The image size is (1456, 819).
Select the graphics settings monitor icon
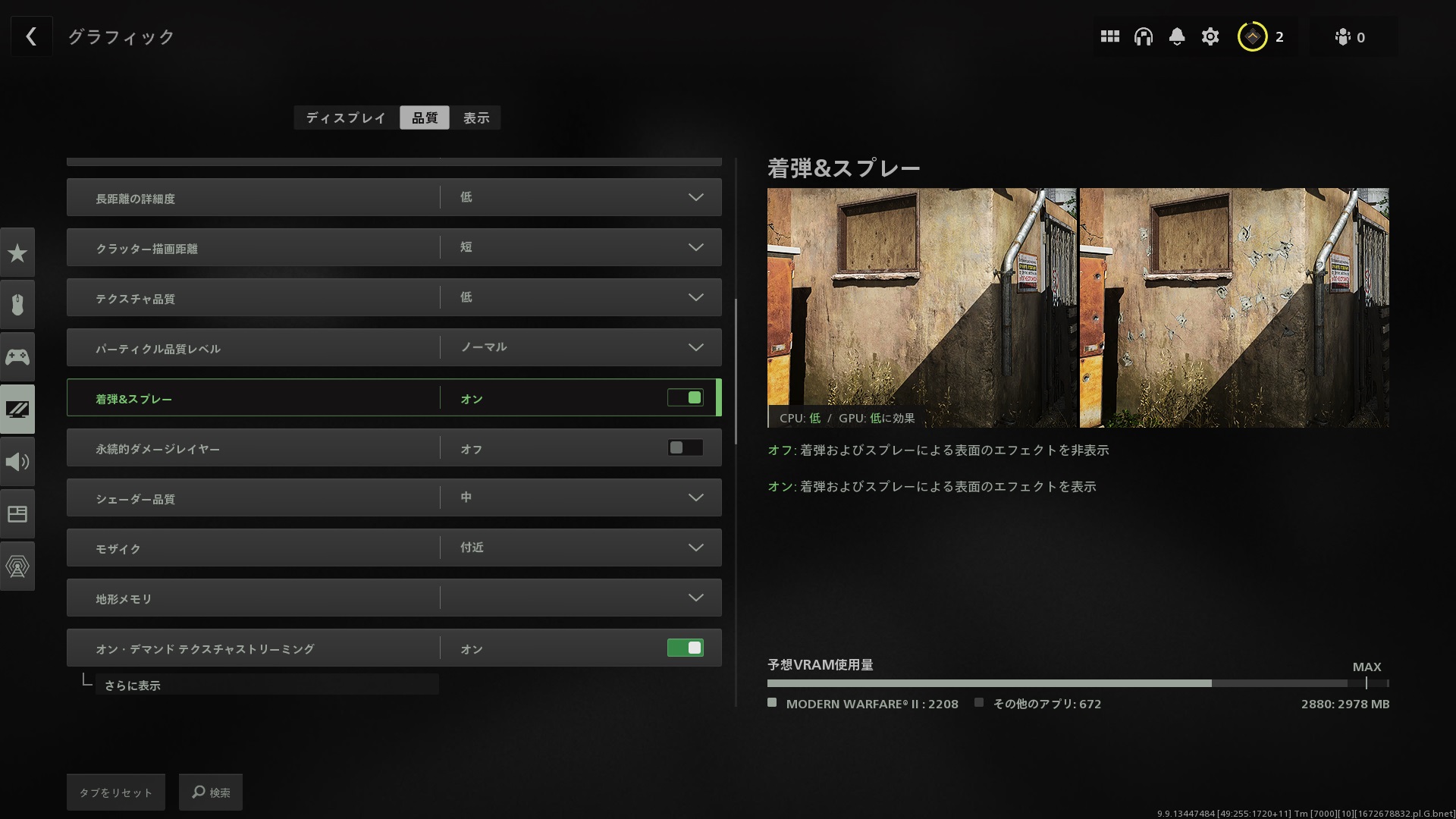(17, 409)
